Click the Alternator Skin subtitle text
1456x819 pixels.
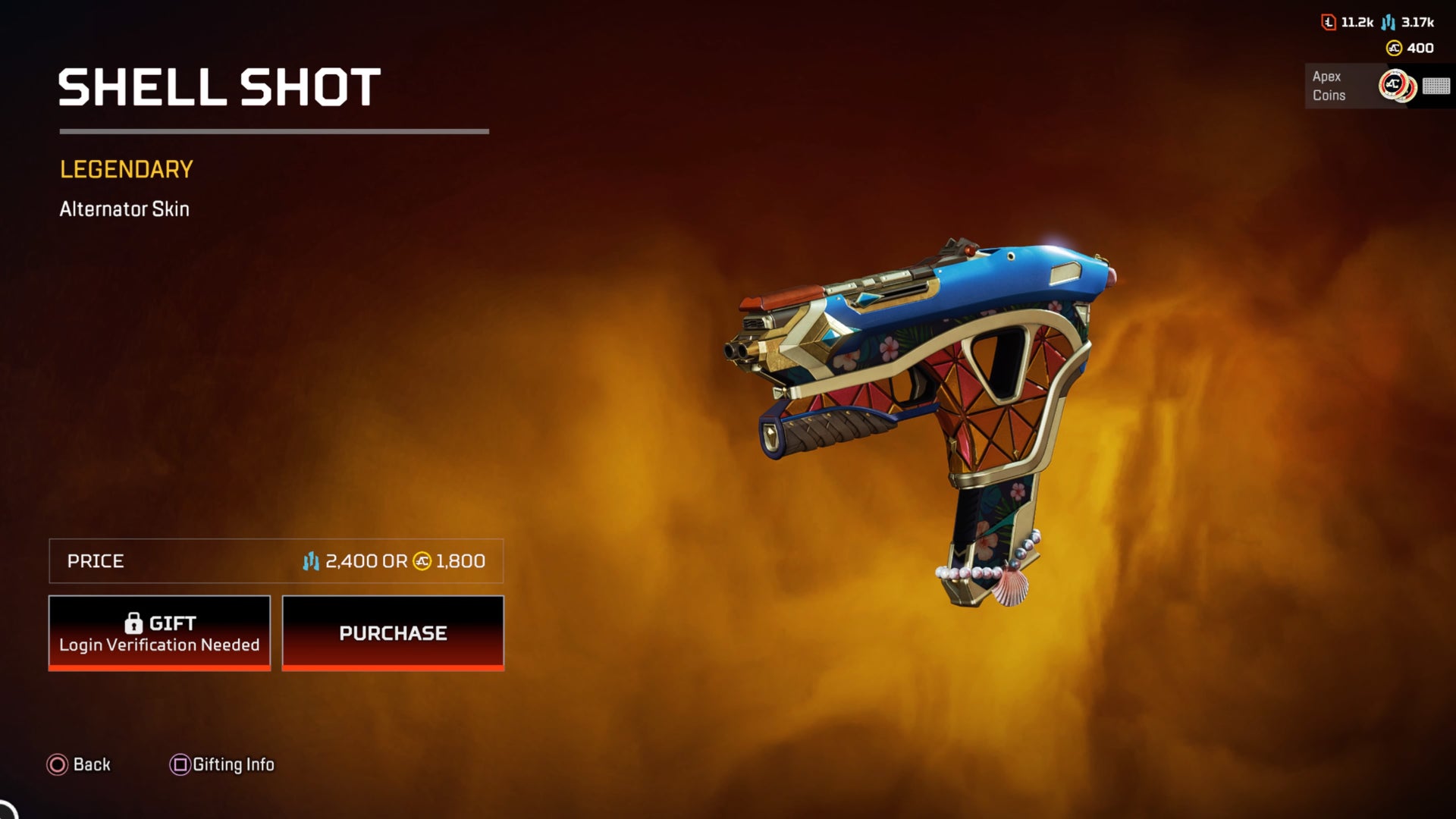[x=125, y=209]
